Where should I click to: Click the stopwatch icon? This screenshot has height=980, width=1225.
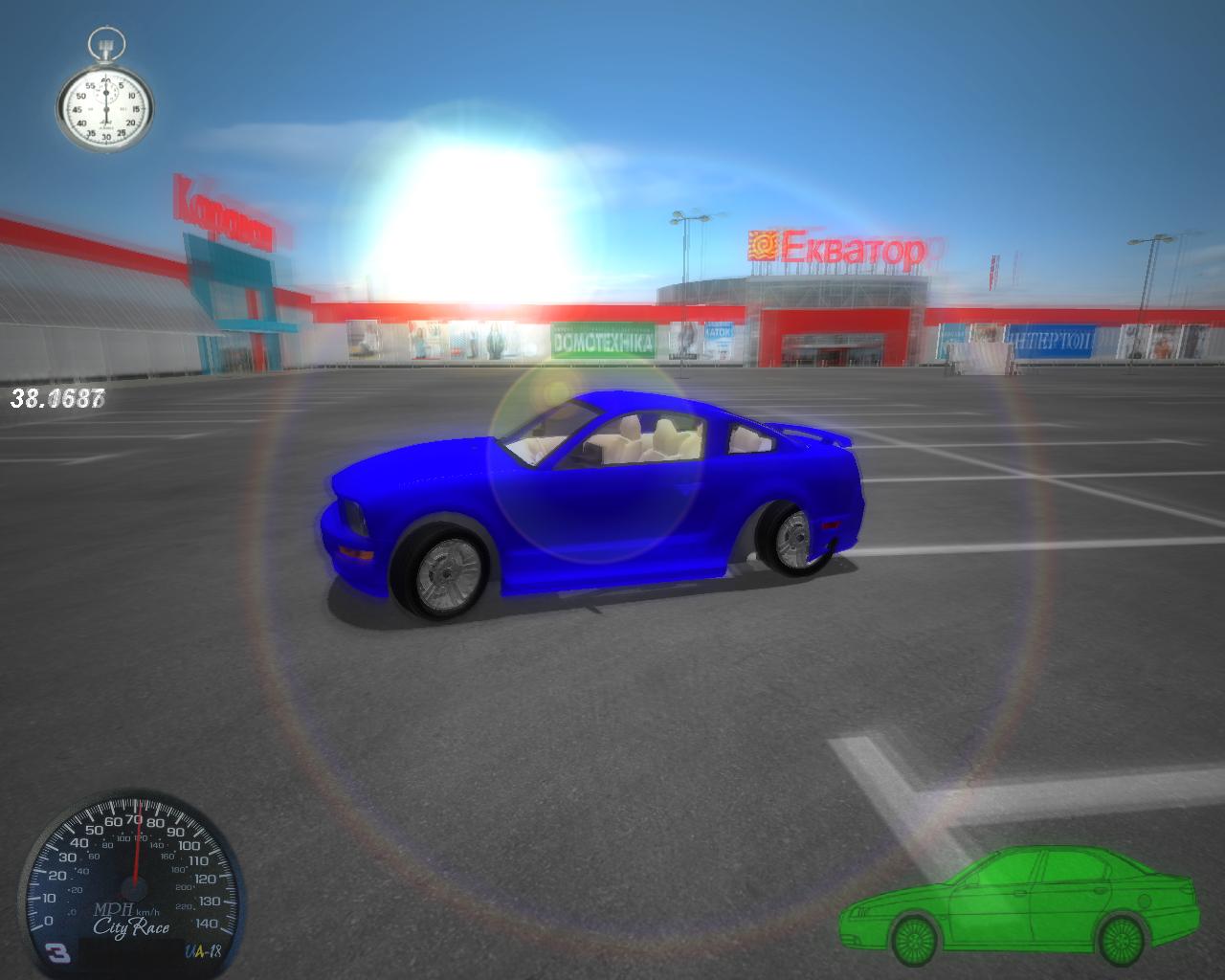(105, 98)
